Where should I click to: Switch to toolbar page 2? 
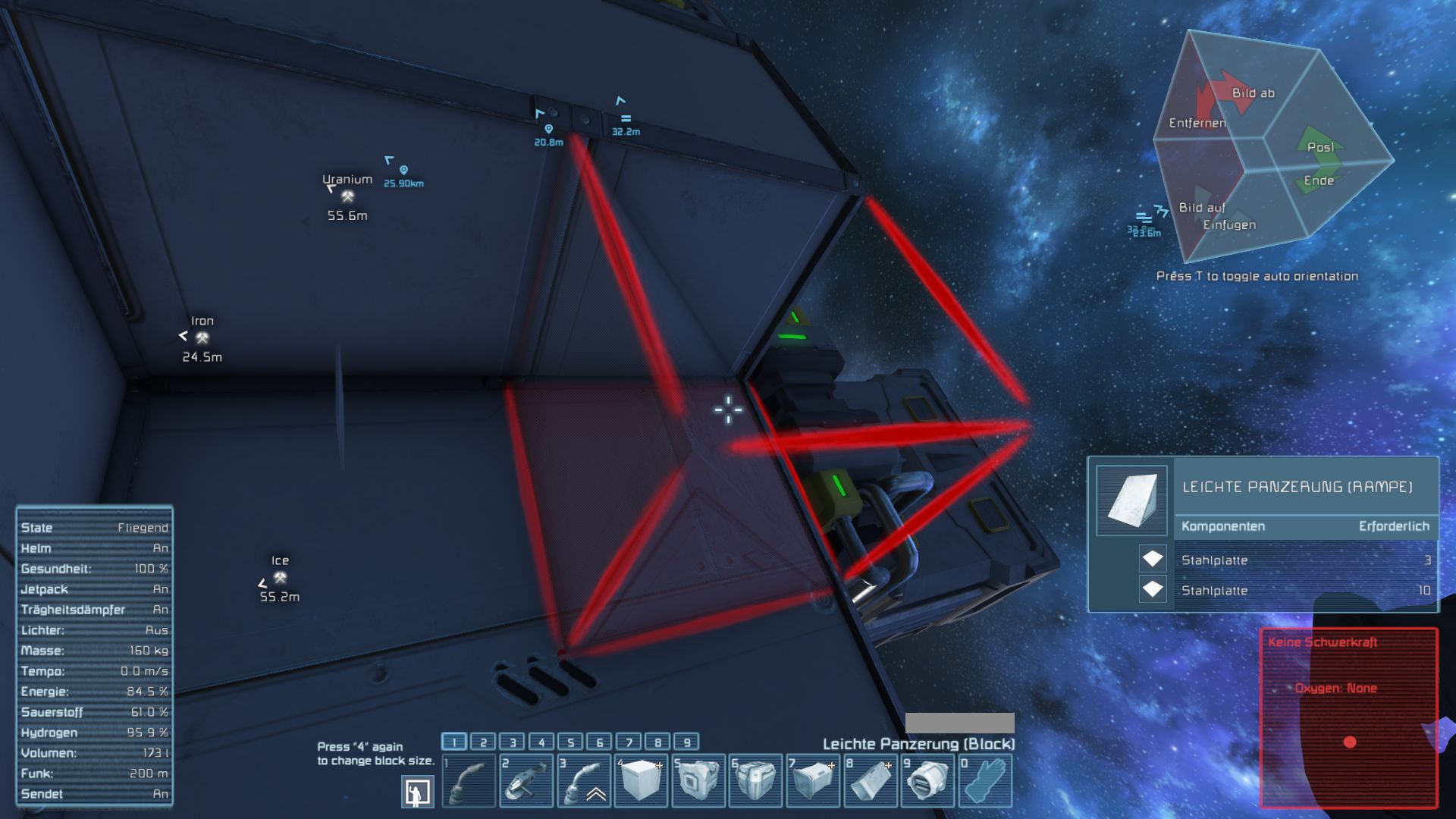coord(483,742)
